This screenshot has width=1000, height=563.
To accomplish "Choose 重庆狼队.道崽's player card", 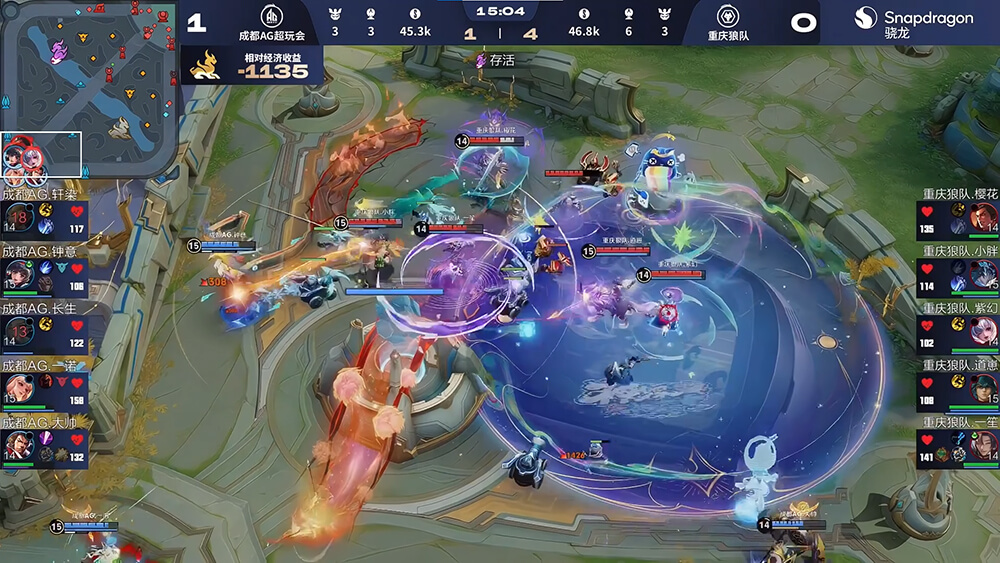I will tap(957, 389).
